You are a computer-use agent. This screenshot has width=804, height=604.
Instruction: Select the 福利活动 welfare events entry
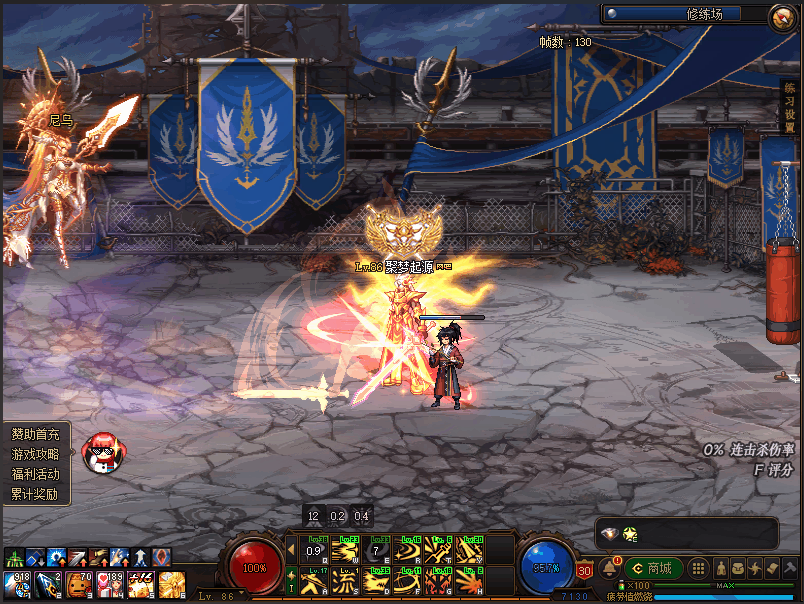36,474
